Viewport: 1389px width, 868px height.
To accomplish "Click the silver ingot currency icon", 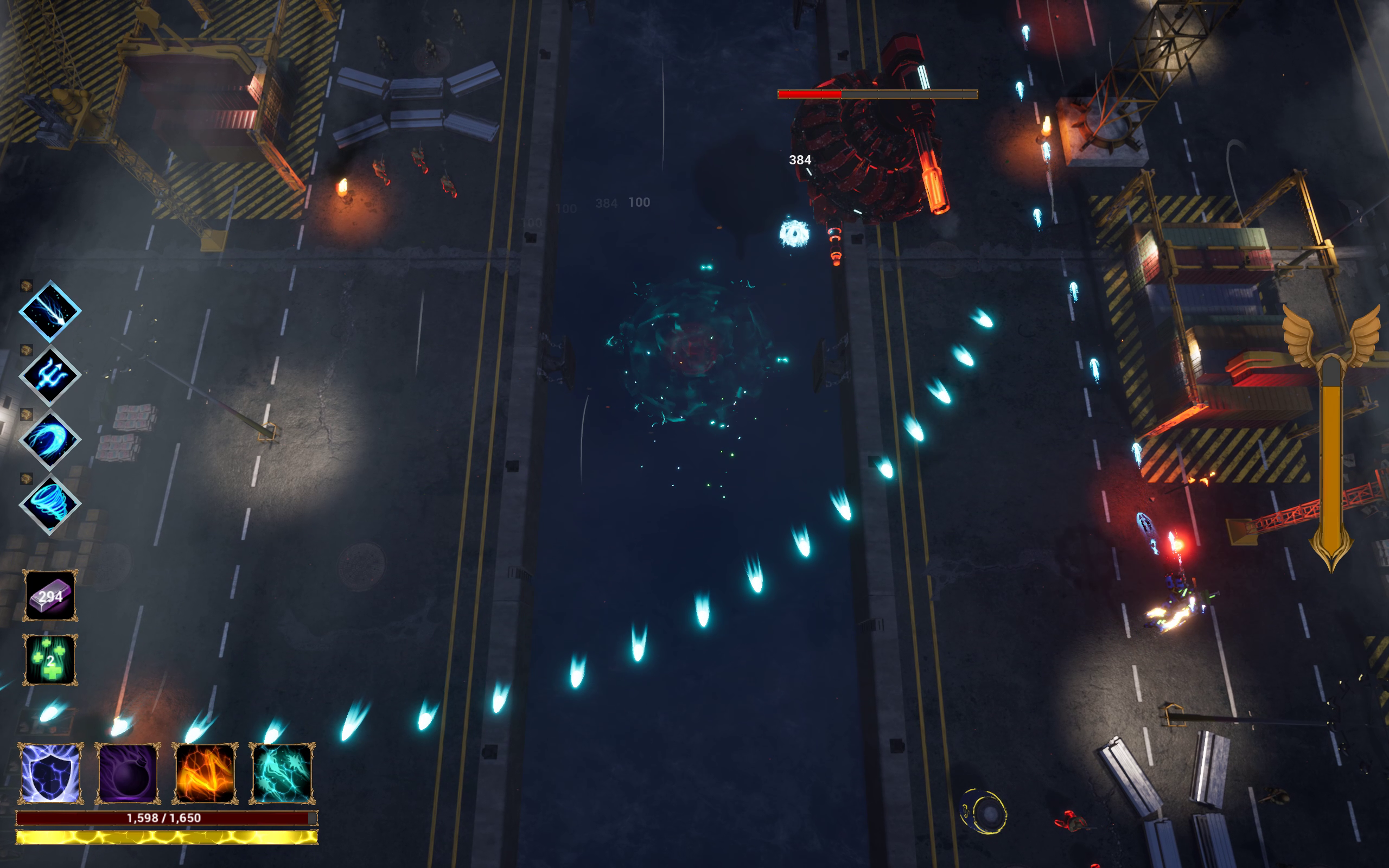I will 50,595.
